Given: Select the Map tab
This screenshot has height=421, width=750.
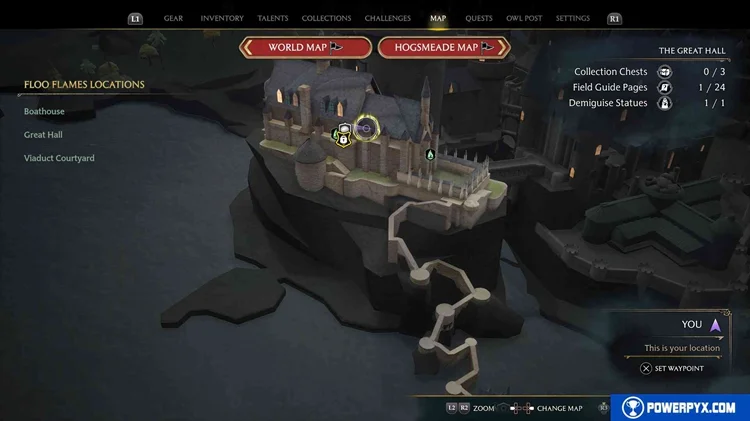Looking at the screenshot, I should point(438,18).
